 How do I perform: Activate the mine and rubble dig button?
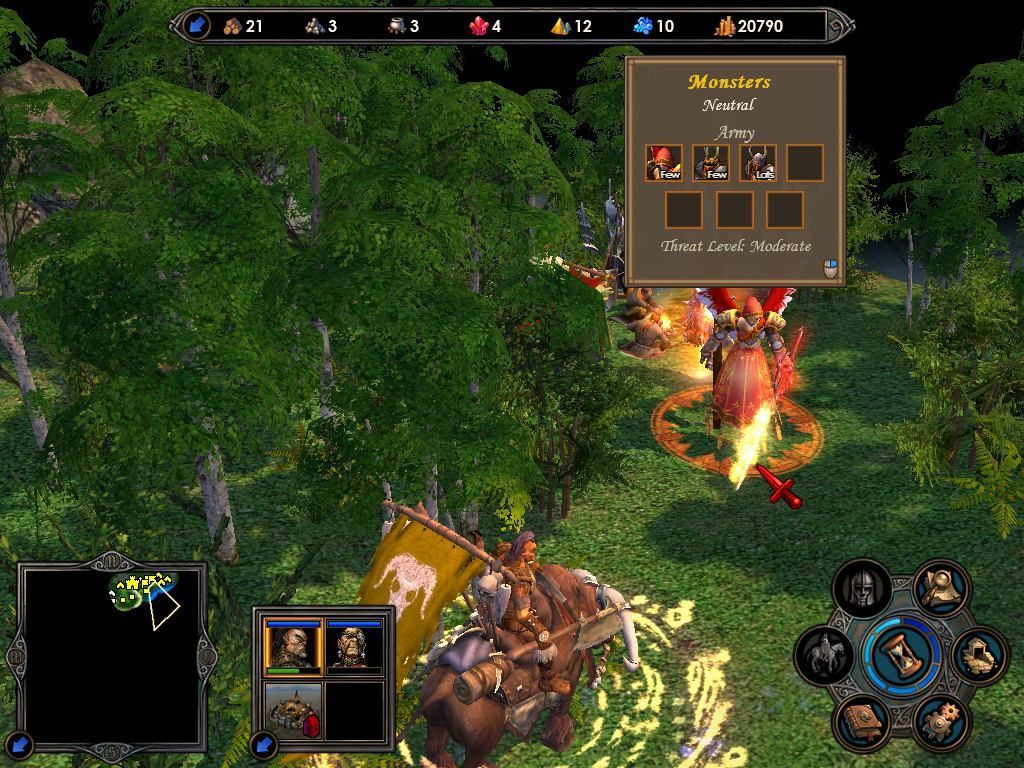click(978, 656)
